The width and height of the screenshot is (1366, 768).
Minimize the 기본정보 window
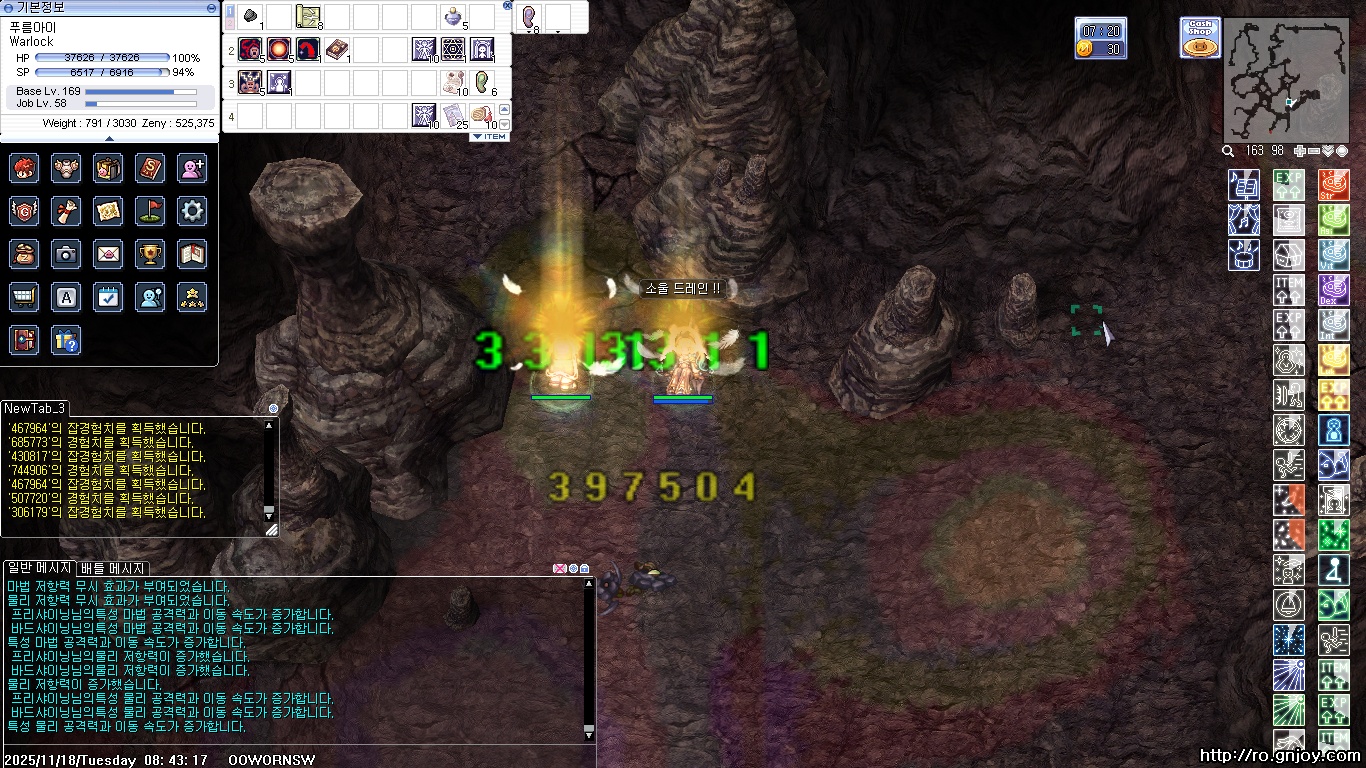pyautogui.click(x=211, y=7)
